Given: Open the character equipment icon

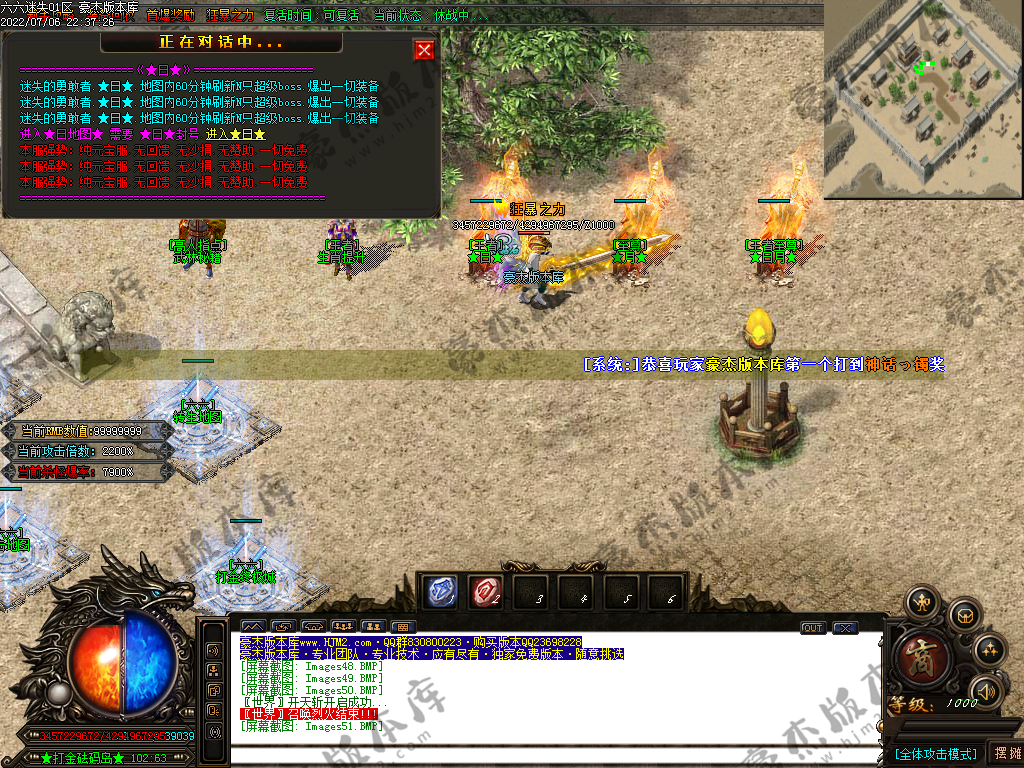Looking at the screenshot, I should pos(920,603).
